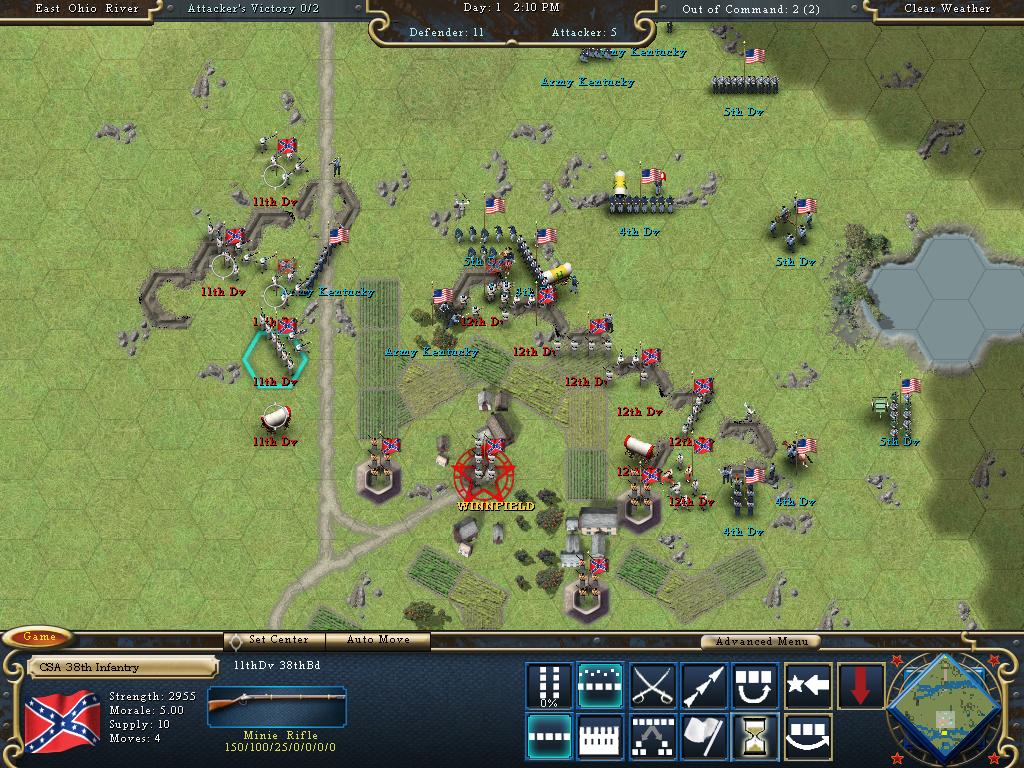Click the diamond-shaped minimap
The height and width of the screenshot is (768, 1024).
point(945,705)
